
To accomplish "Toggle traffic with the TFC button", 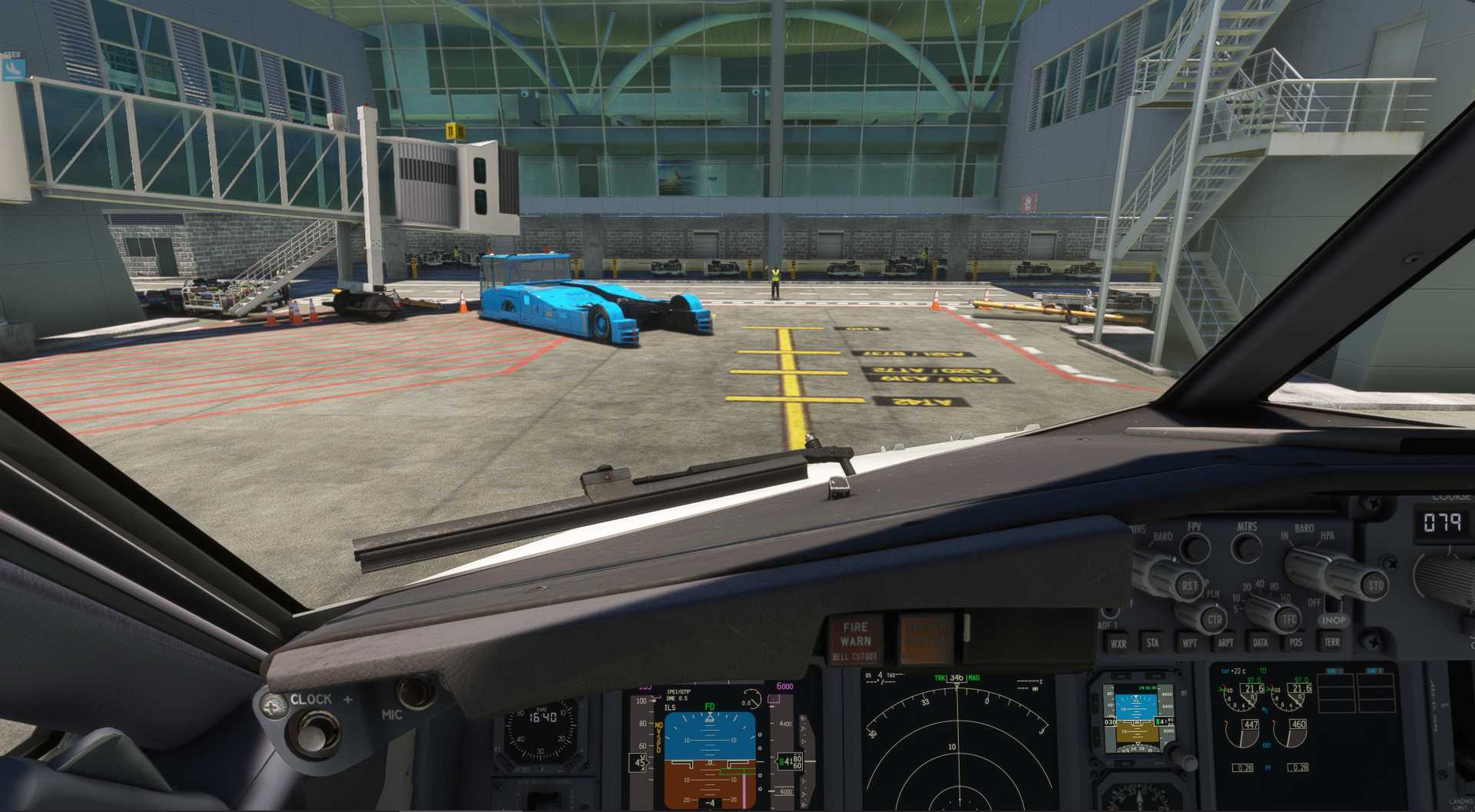I will click(1288, 619).
